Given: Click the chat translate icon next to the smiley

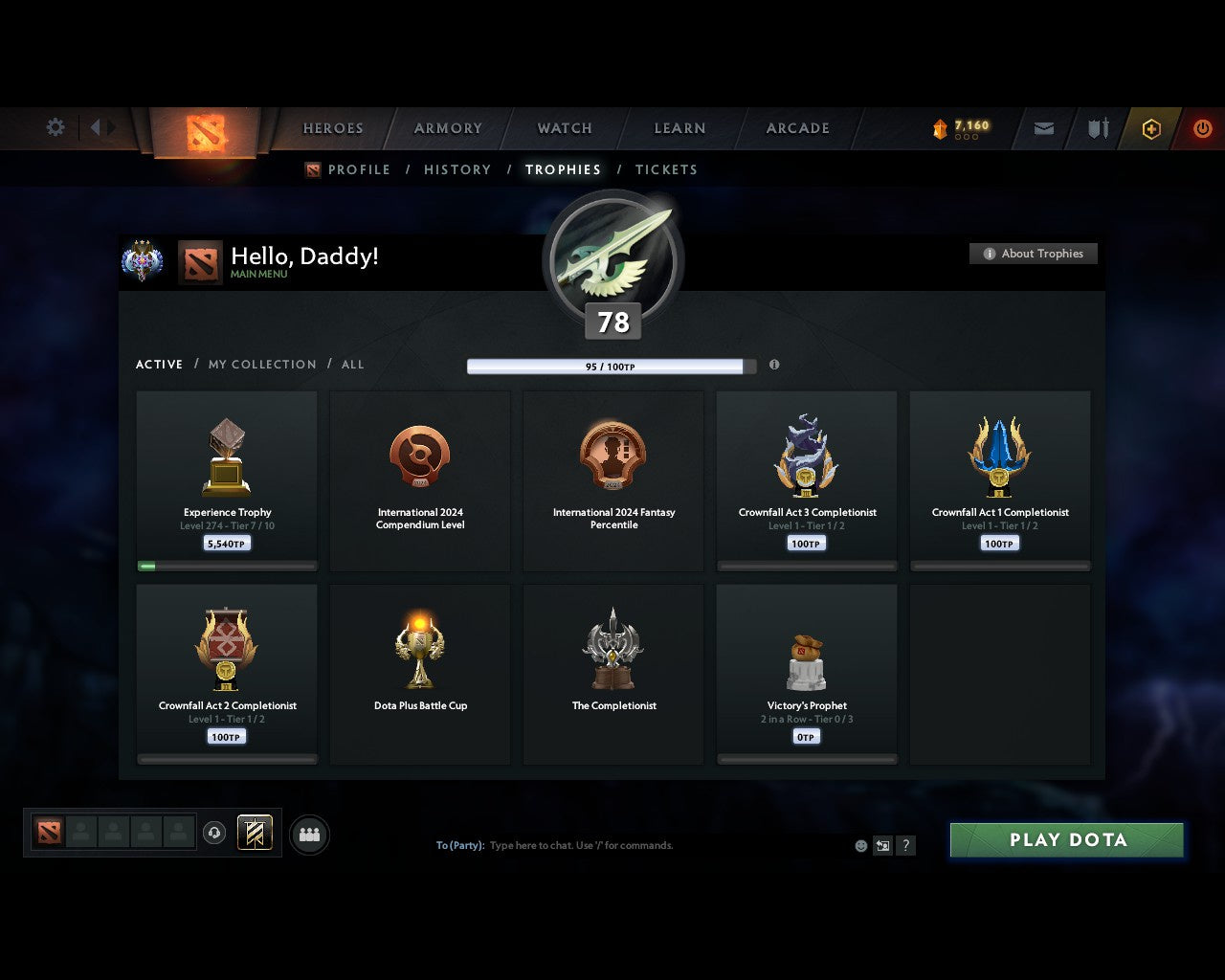Looking at the screenshot, I should [881, 846].
